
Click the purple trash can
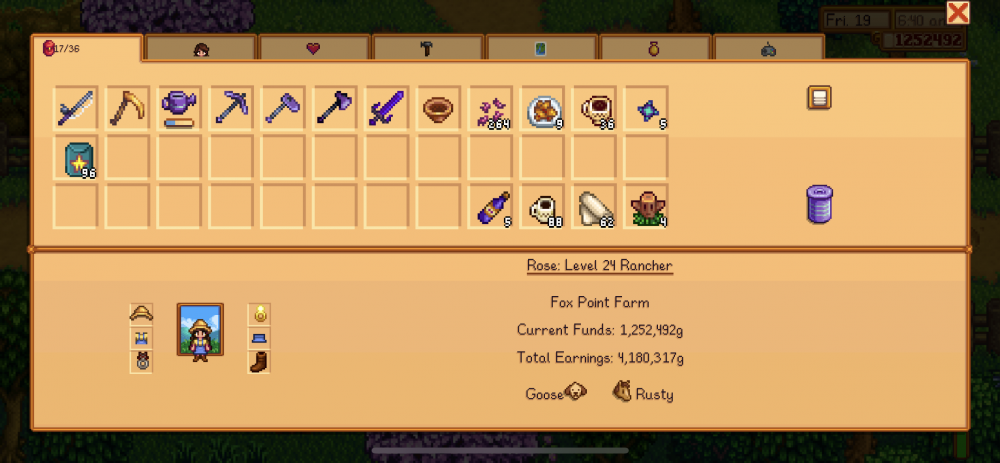(820, 204)
